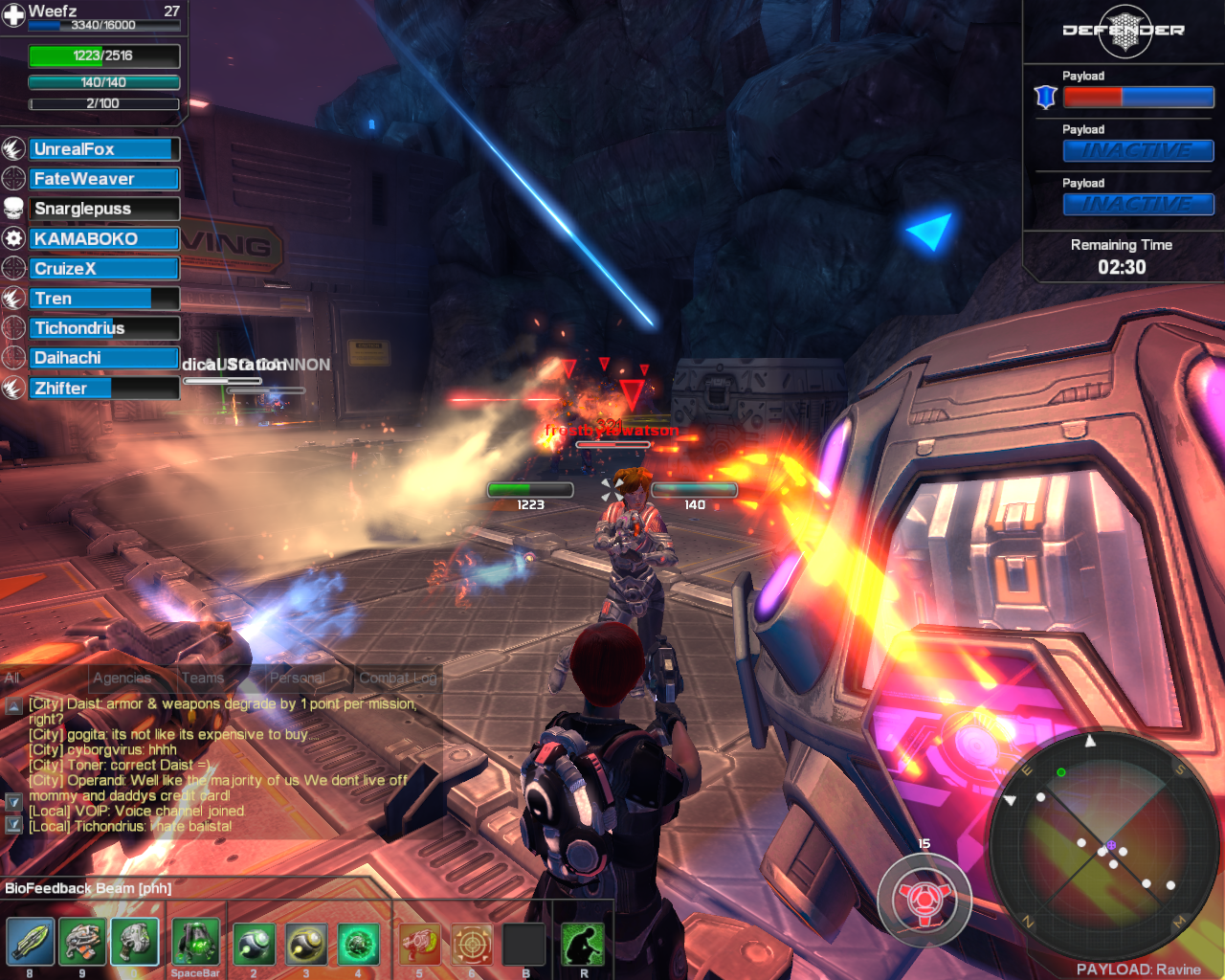Image resolution: width=1225 pixels, height=980 pixels.
Task: Select the All chat tab
Action: (x=12, y=678)
